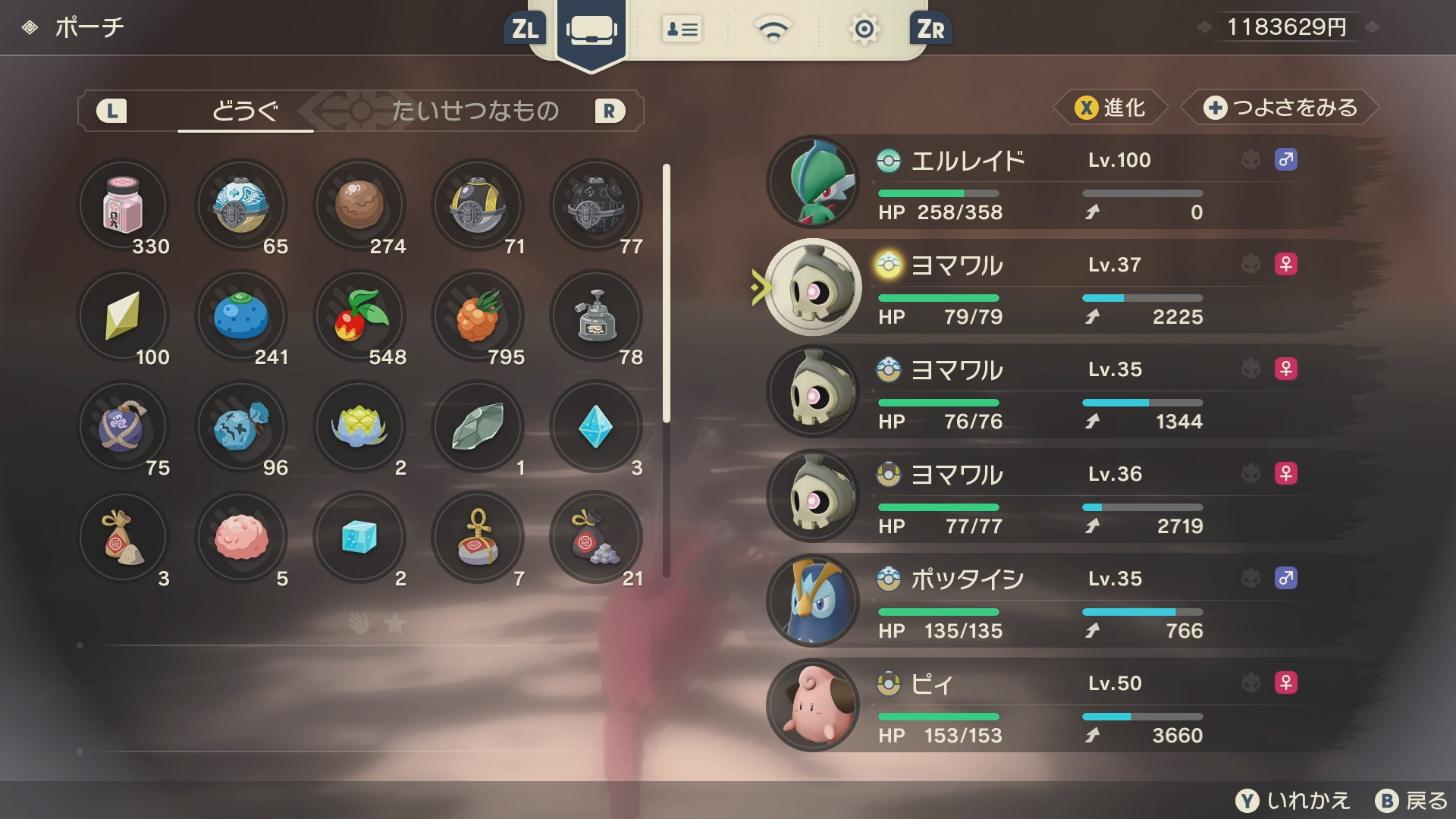Screen dimensions: 1456x819
Task: Select the どうぐ items tab
Action: tap(245, 111)
